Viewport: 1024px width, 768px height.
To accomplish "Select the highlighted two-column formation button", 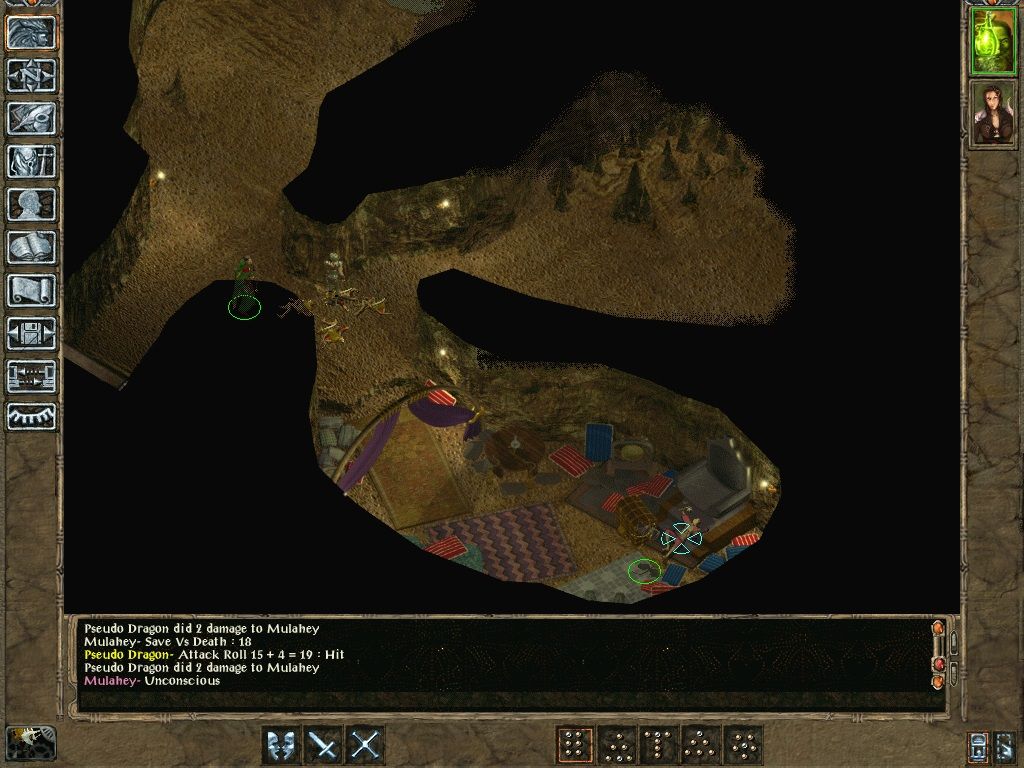I will pyautogui.click(x=574, y=745).
